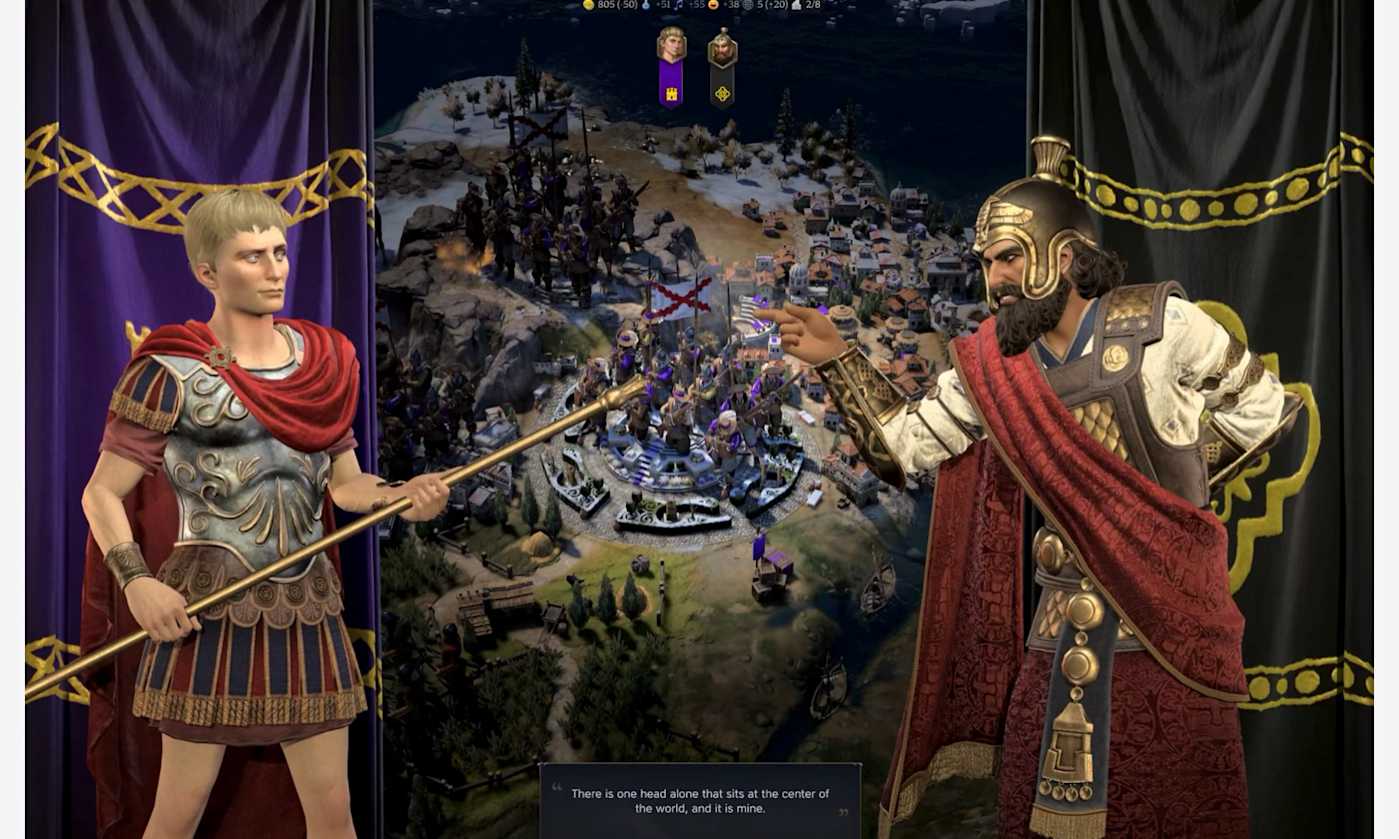Expand the gold resource breakdown showing 805
The width and height of the screenshot is (1399, 839).
tap(615, 5)
